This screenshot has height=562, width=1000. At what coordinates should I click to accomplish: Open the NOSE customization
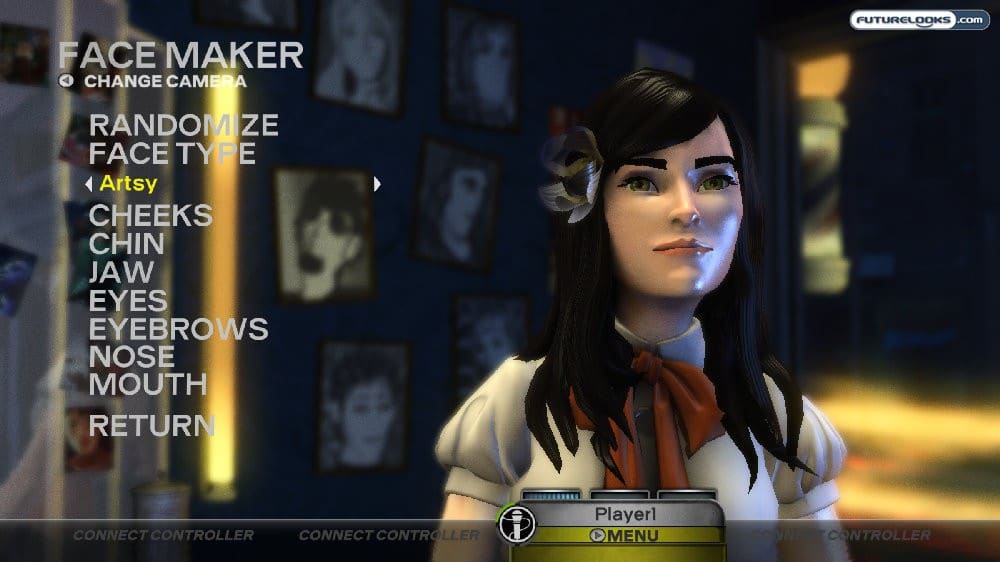point(131,356)
